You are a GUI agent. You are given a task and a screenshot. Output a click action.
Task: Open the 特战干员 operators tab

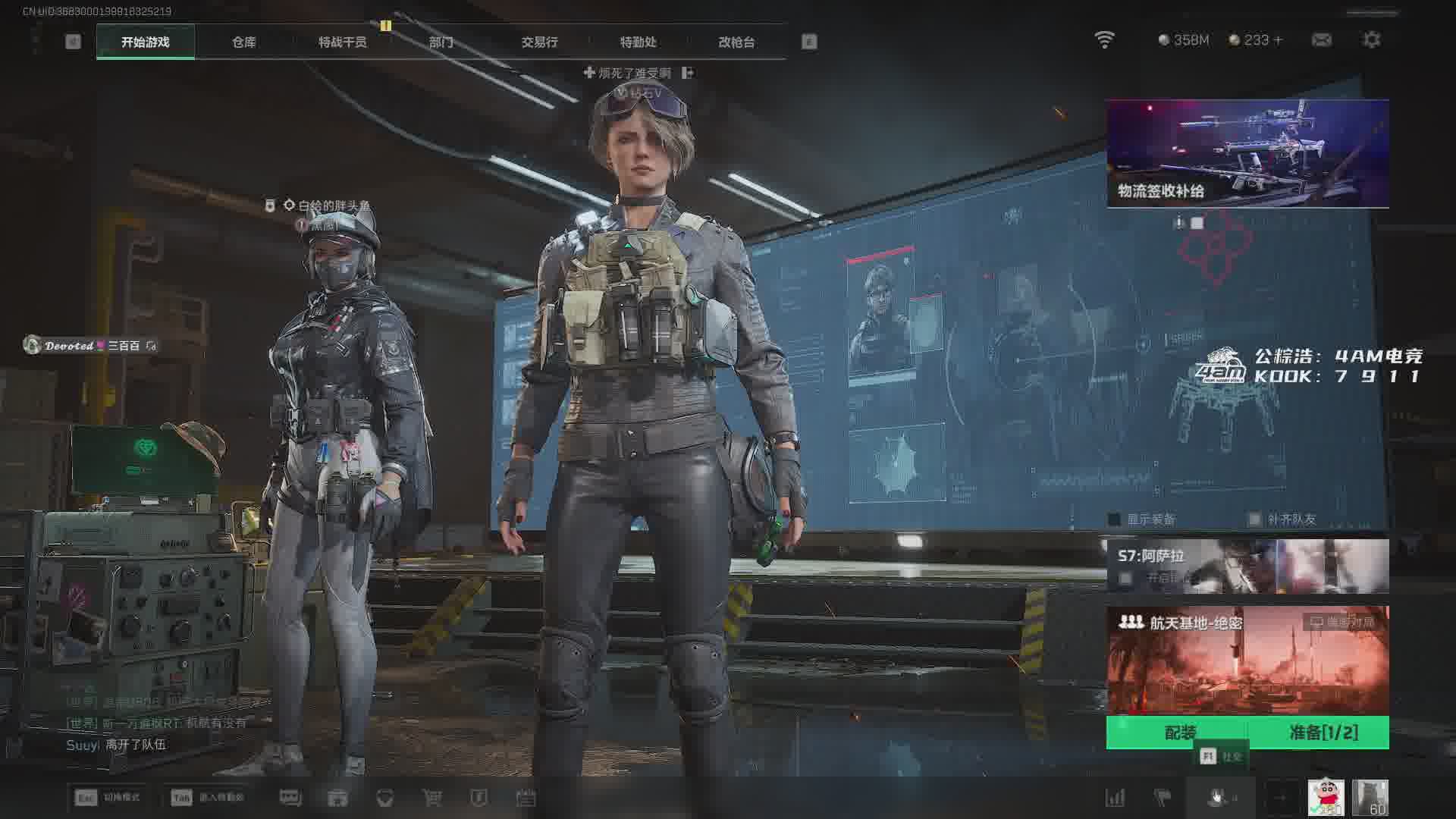pos(342,42)
